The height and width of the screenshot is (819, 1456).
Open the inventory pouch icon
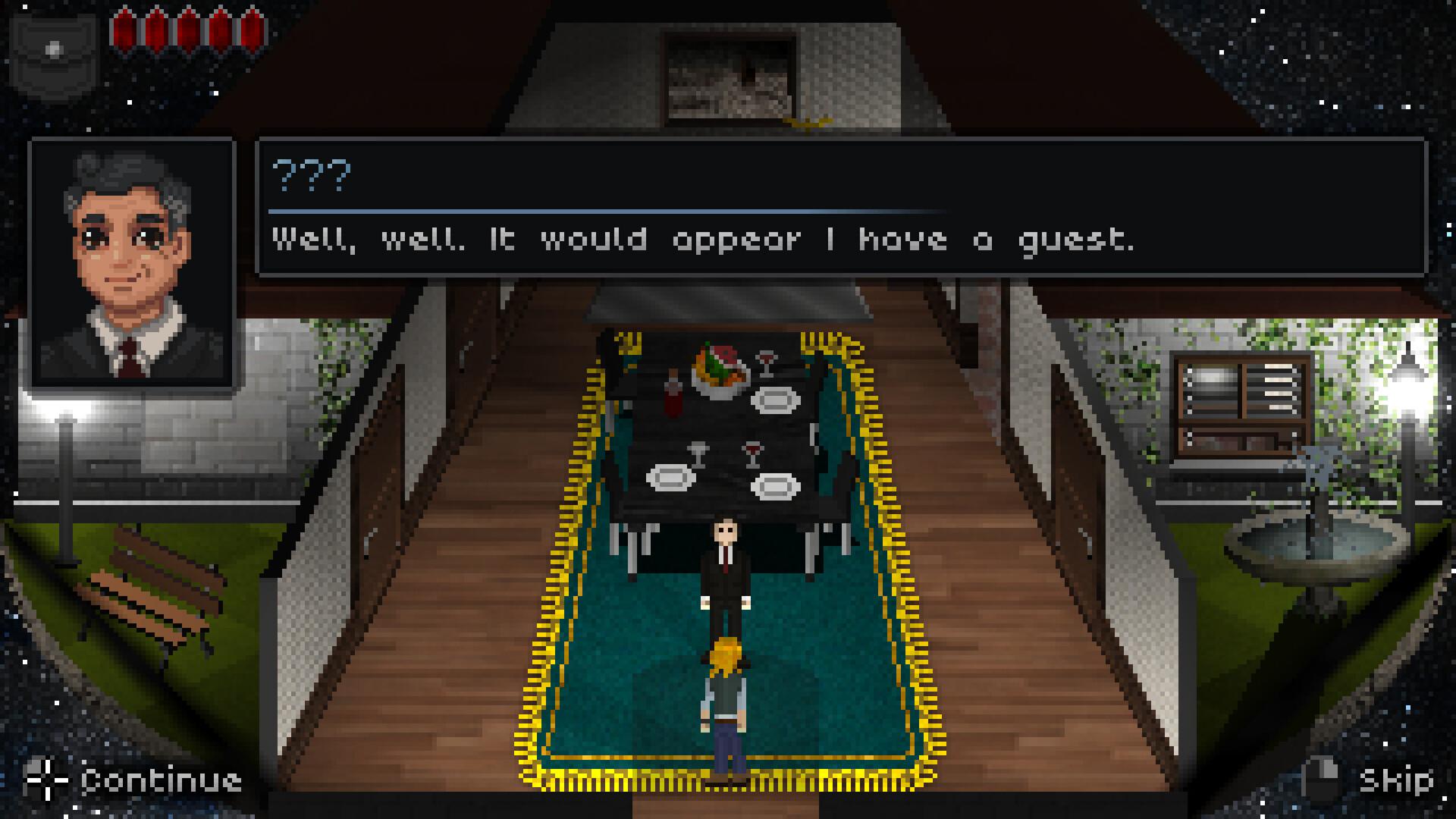click(55, 55)
